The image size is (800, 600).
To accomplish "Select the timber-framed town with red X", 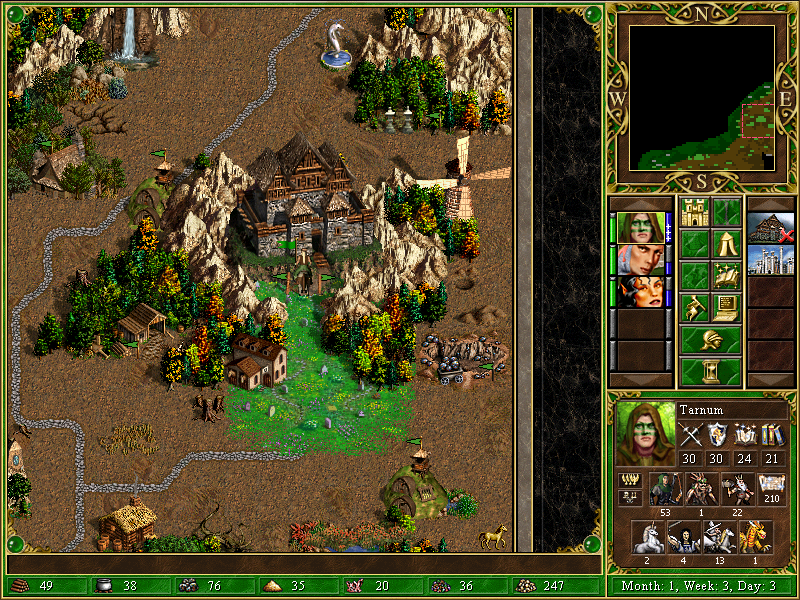I will click(x=770, y=227).
